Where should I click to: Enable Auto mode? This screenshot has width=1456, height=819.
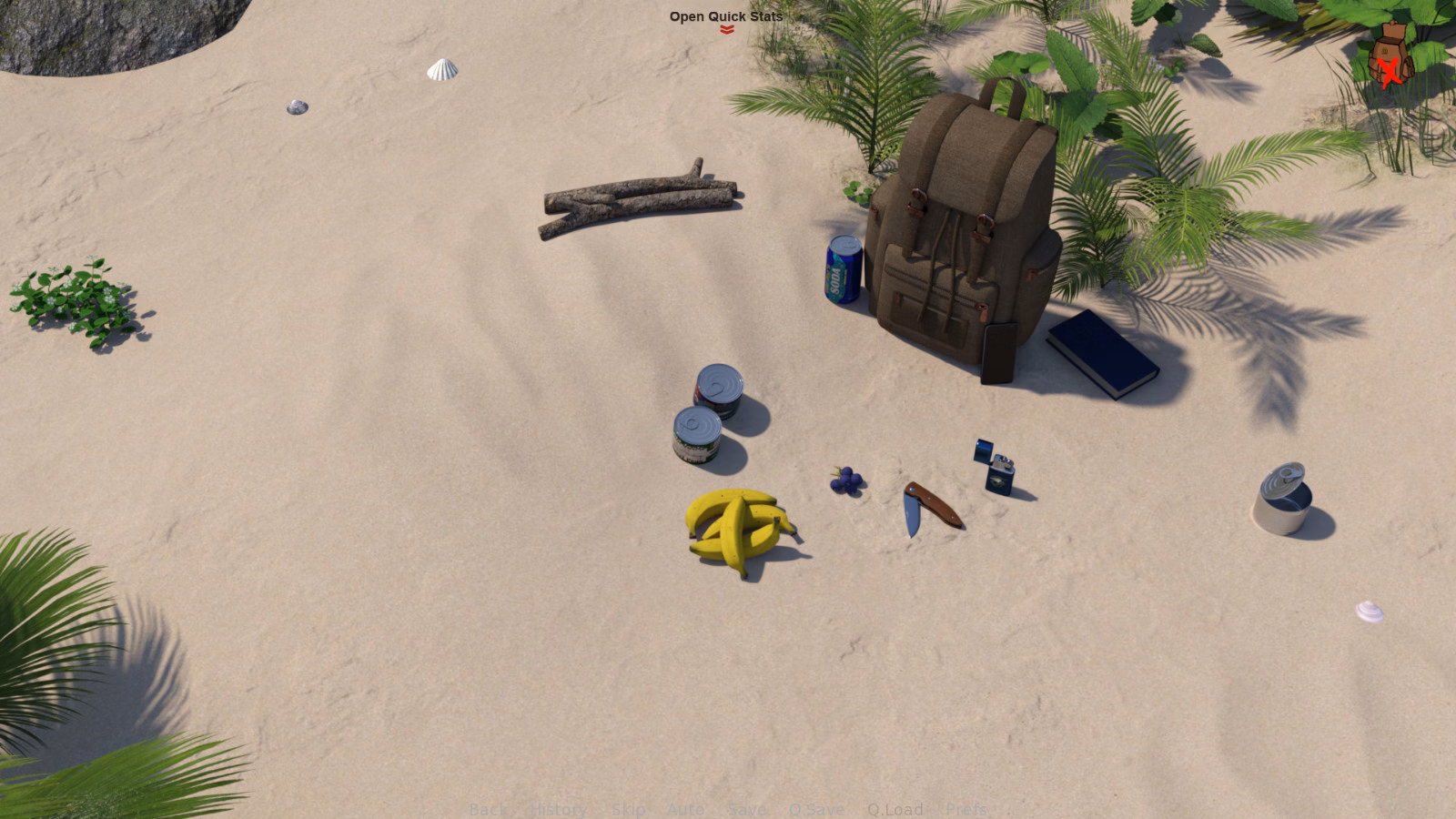[684, 809]
